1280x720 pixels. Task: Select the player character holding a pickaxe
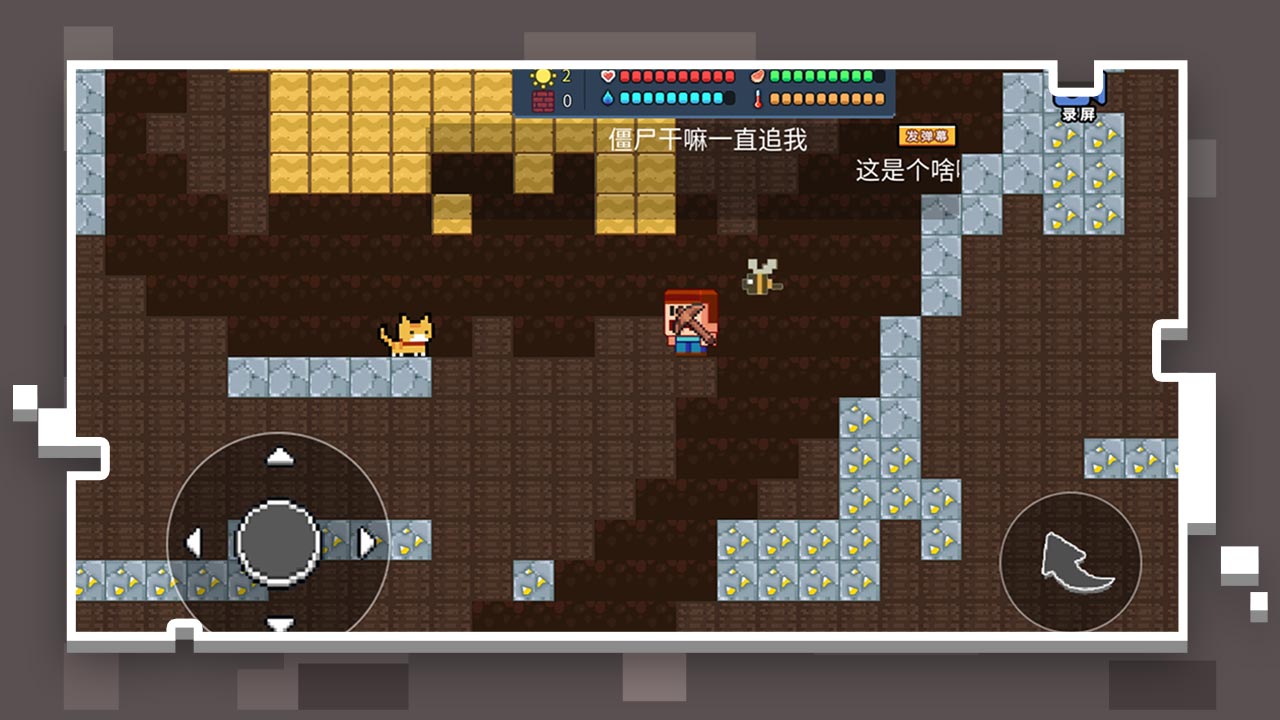pos(690,323)
